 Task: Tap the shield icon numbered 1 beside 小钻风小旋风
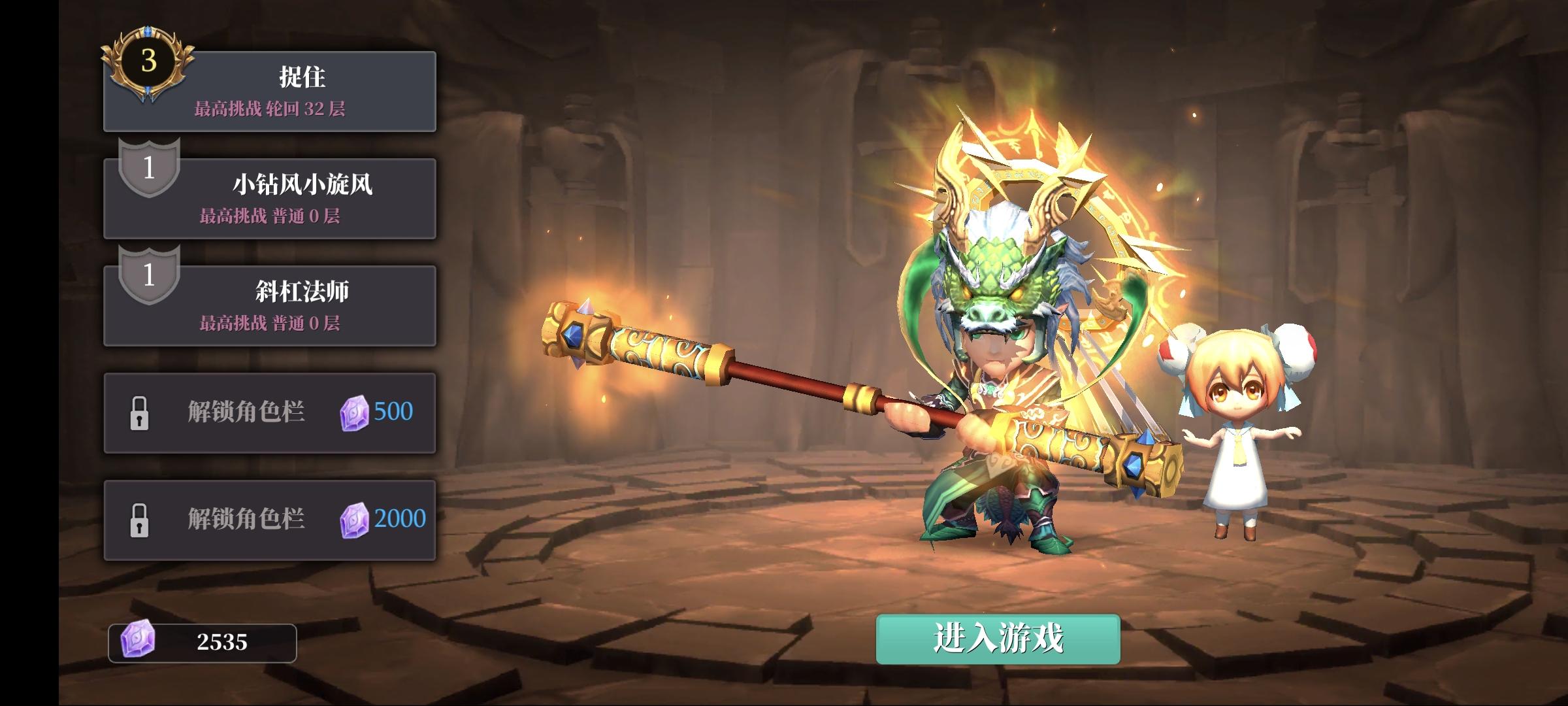[x=149, y=170]
